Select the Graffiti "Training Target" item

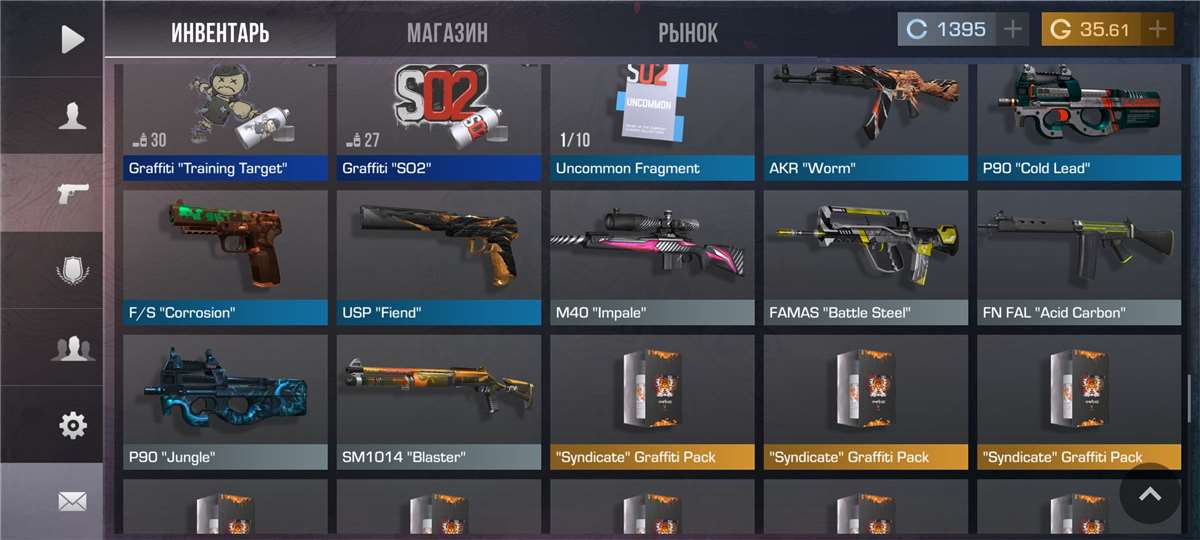(225, 118)
